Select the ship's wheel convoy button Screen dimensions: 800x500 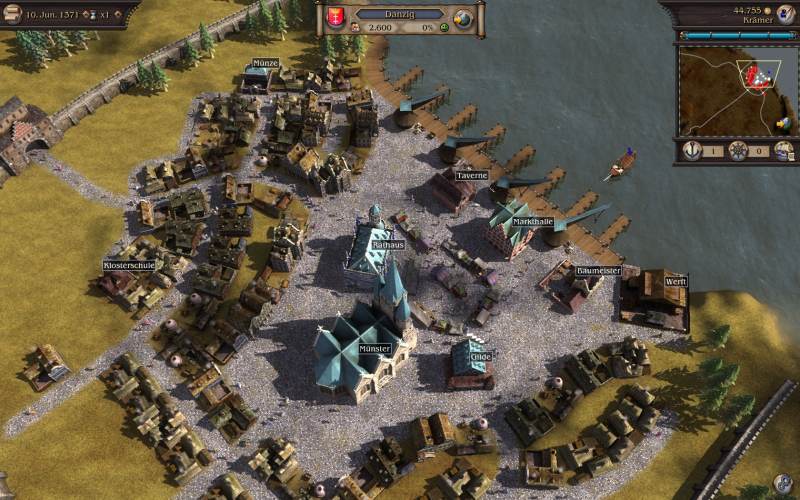coord(738,151)
